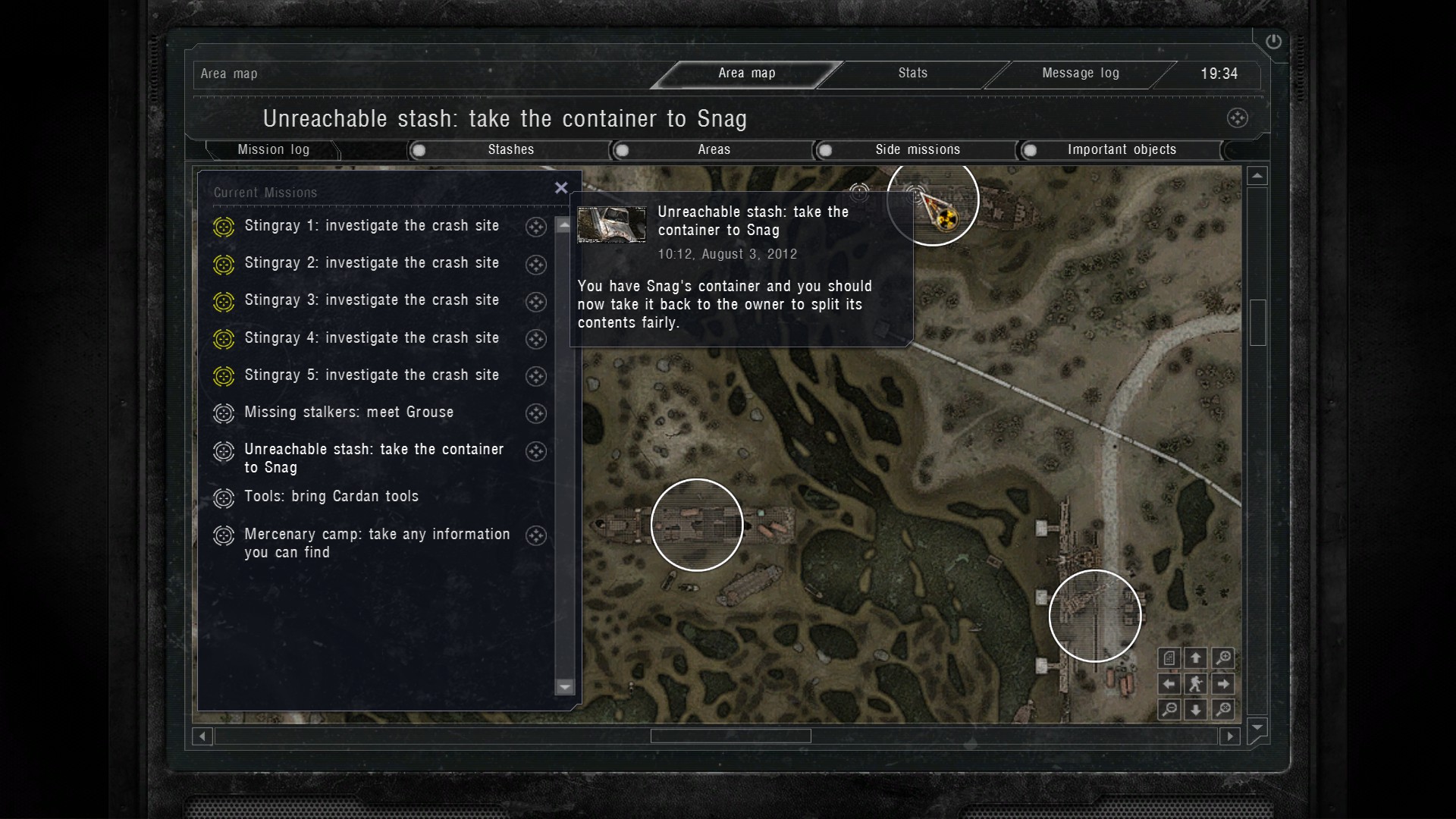Open the Message log tab
This screenshot has height=819, width=1456.
click(1080, 74)
